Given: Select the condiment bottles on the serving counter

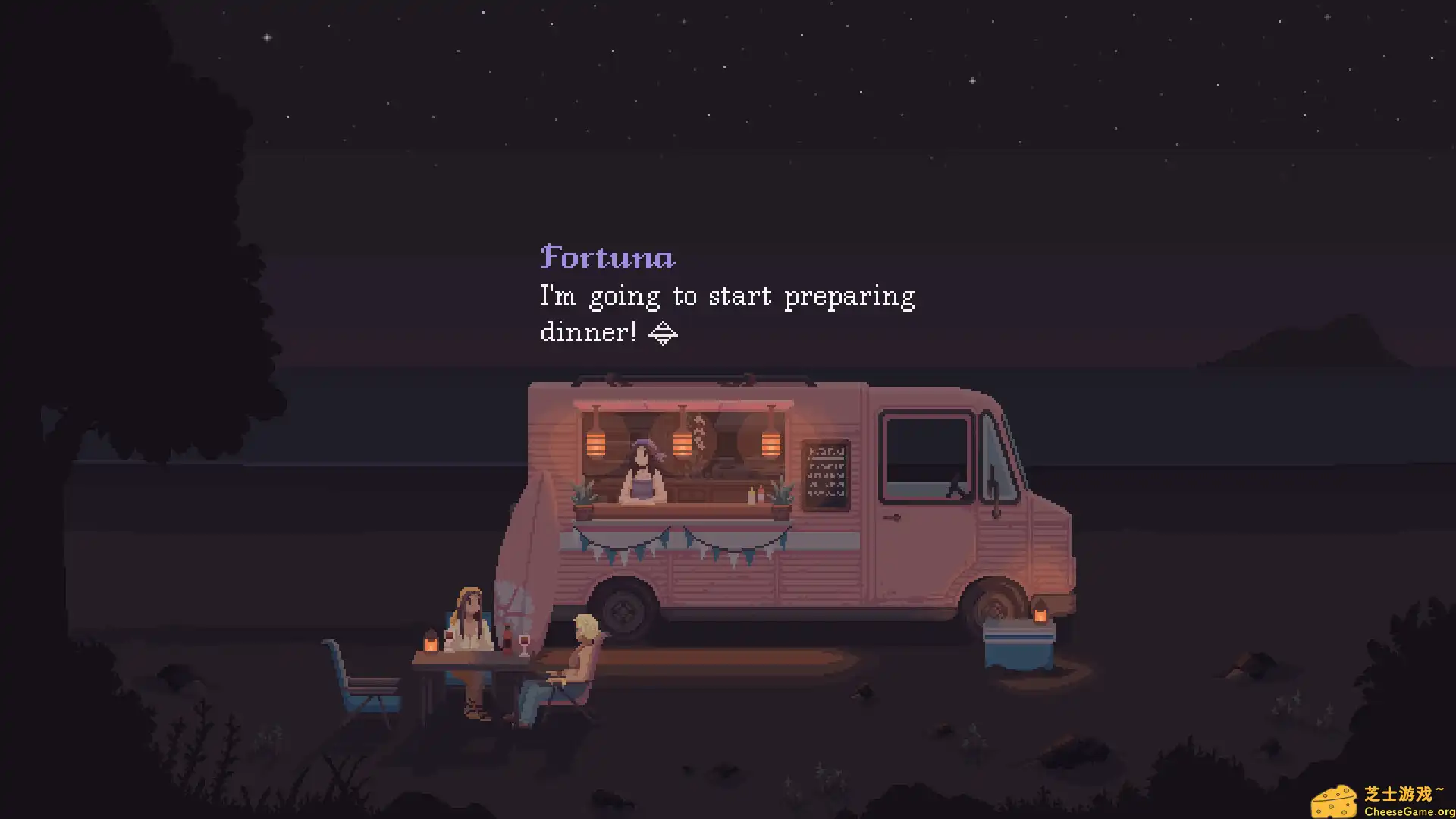Looking at the screenshot, I should (x=757, y=493).
